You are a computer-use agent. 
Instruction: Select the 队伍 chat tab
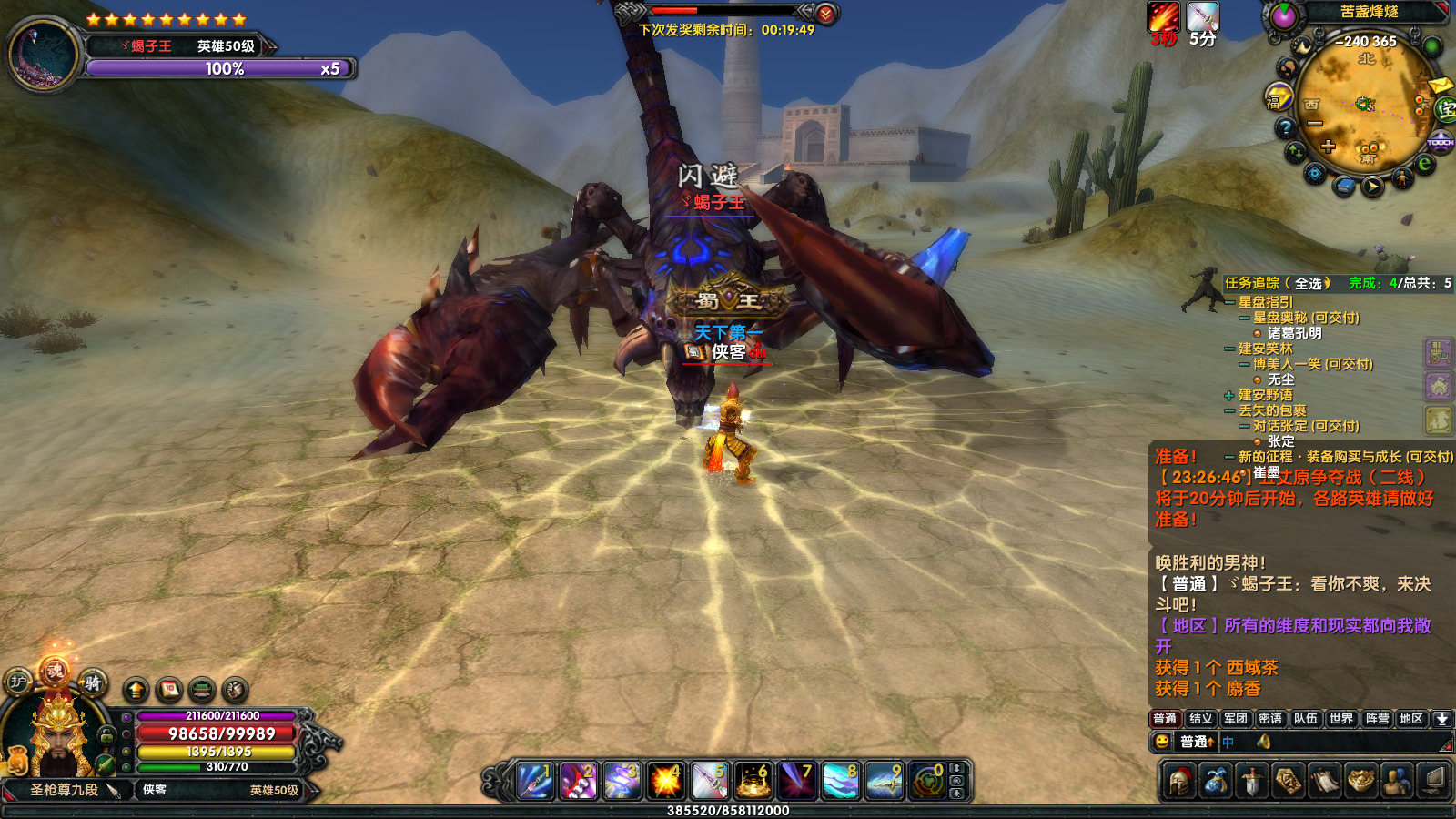click(1306, 719)
